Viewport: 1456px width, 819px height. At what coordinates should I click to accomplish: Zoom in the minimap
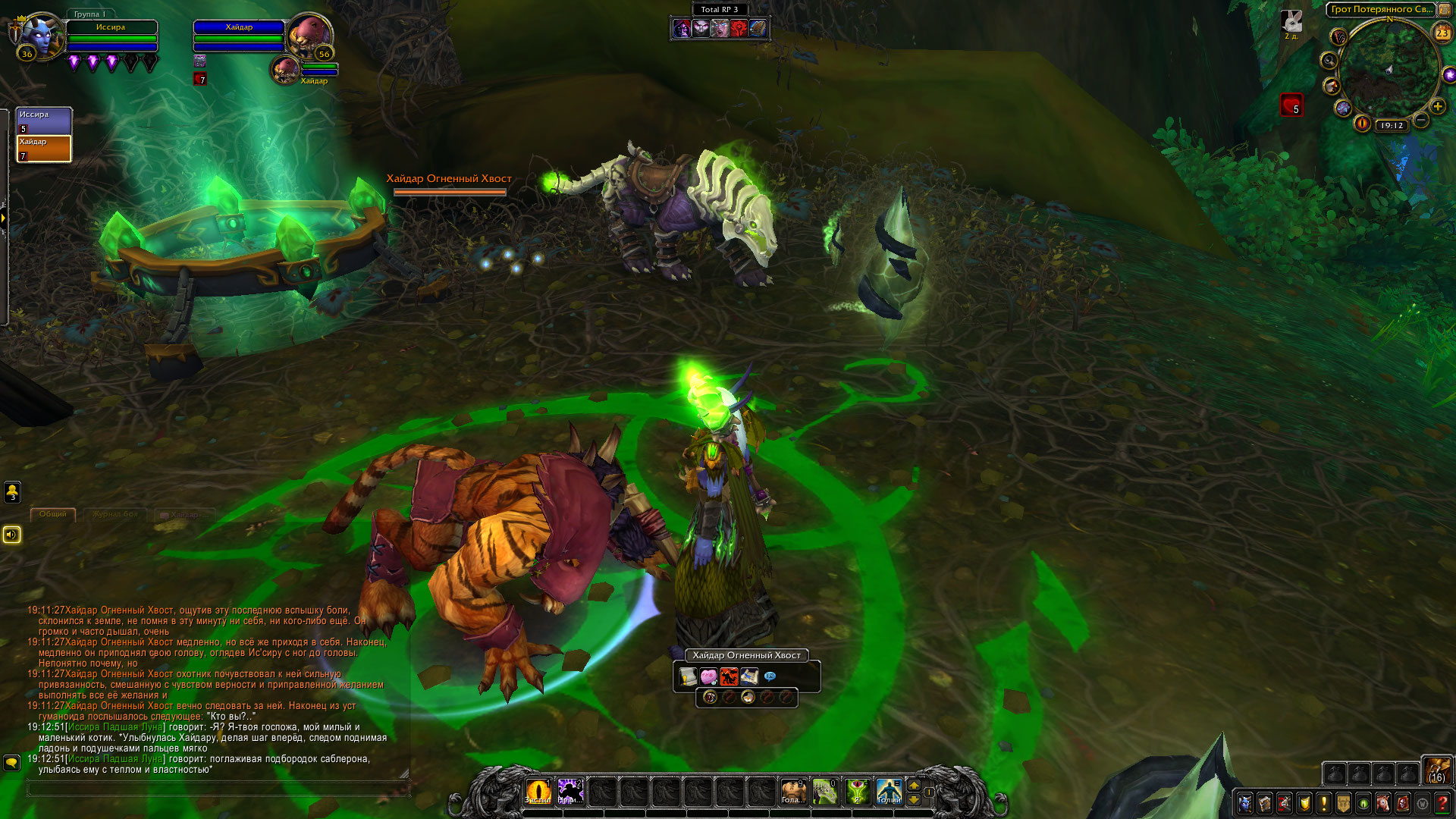click(x=1437, y=106)
